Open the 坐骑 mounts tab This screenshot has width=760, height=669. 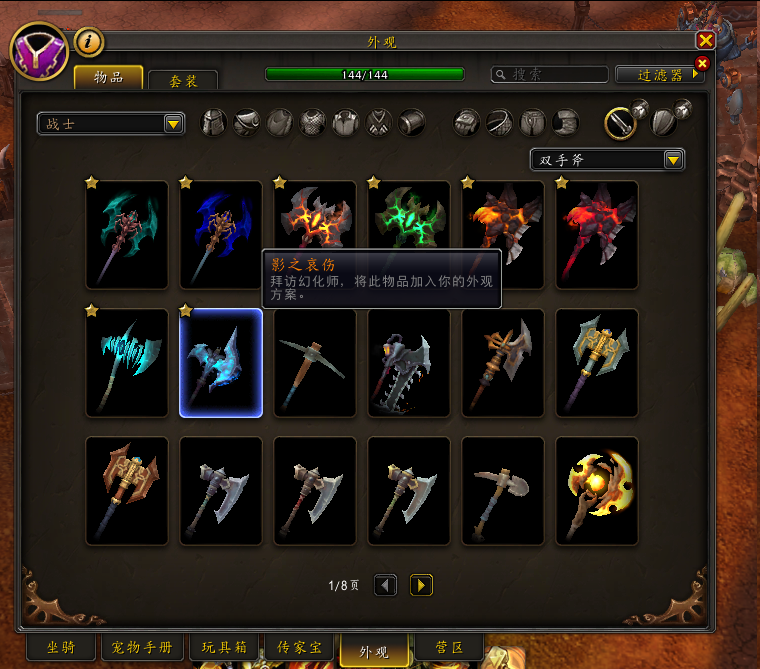[x=61, y=648]
